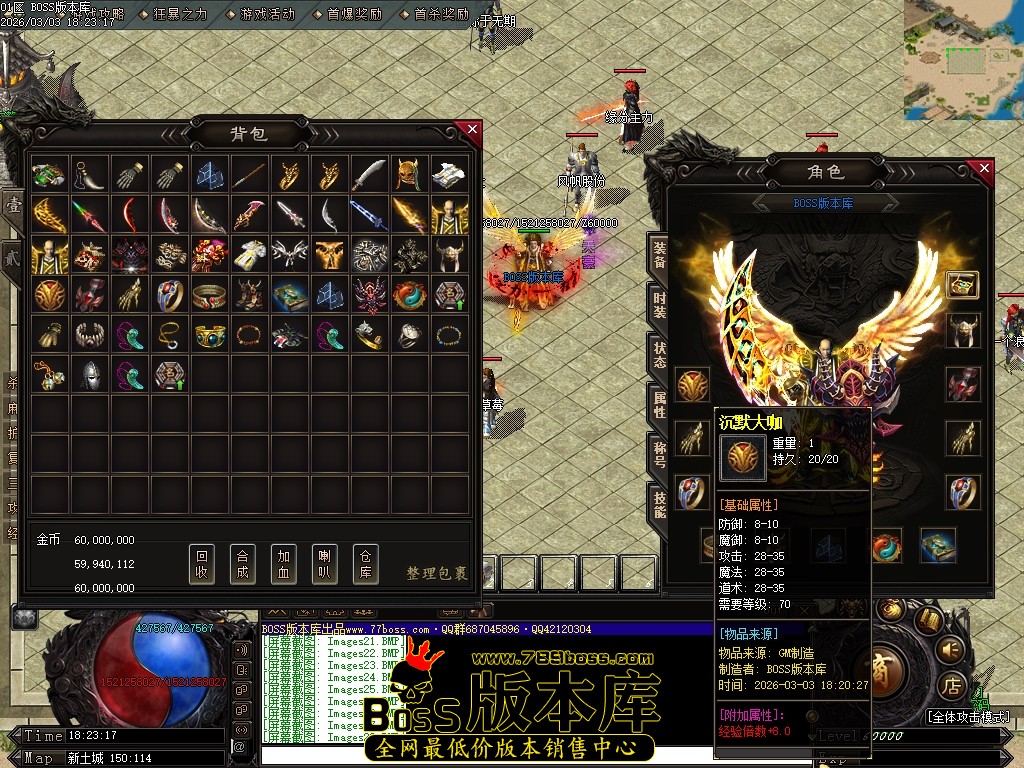The height and width of the screenshot is (768, 1024).
Task: Select the yin-yang charm equipment slot
Action: click(885, 546)
